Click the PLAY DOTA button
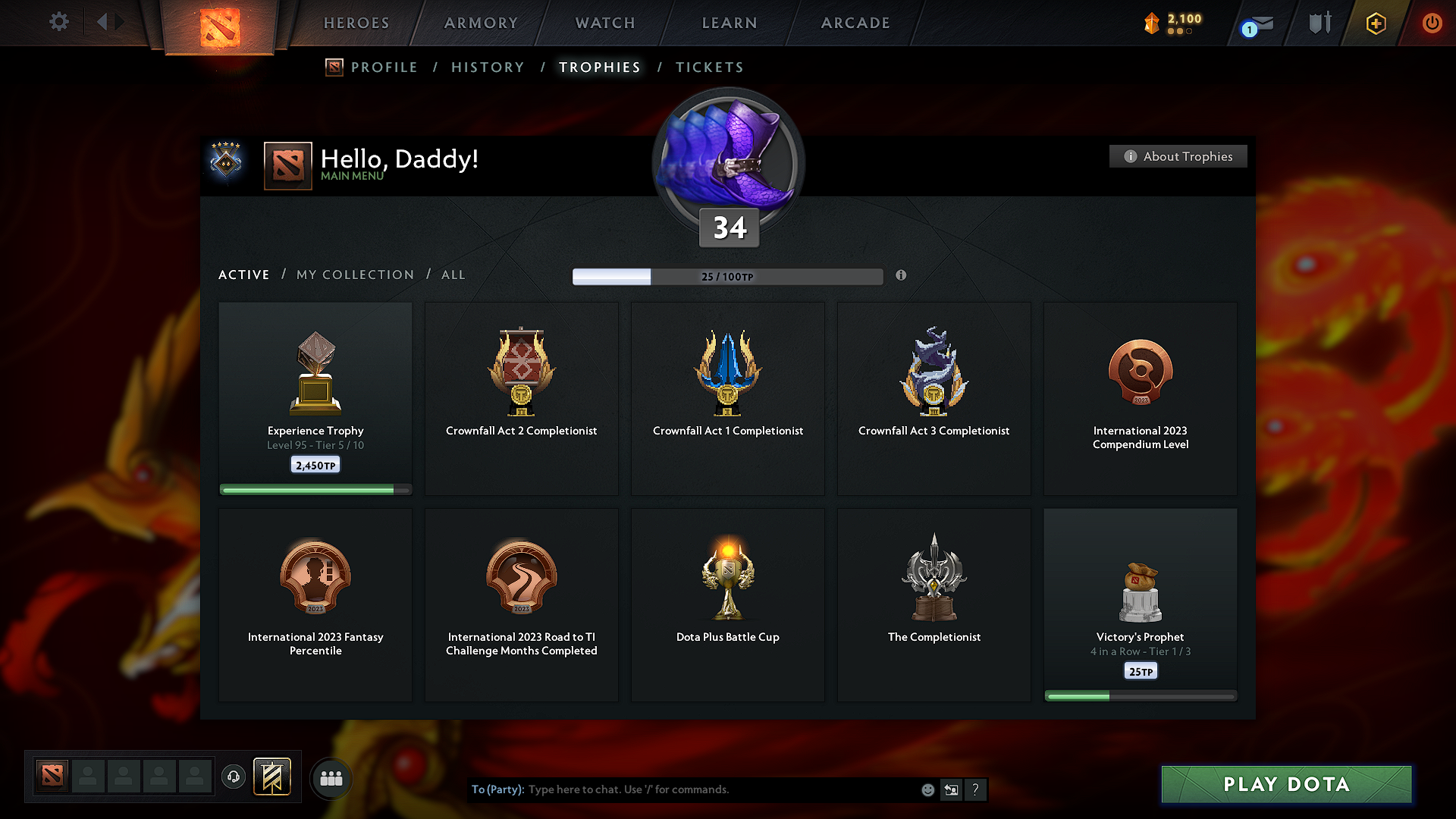 1285,784
